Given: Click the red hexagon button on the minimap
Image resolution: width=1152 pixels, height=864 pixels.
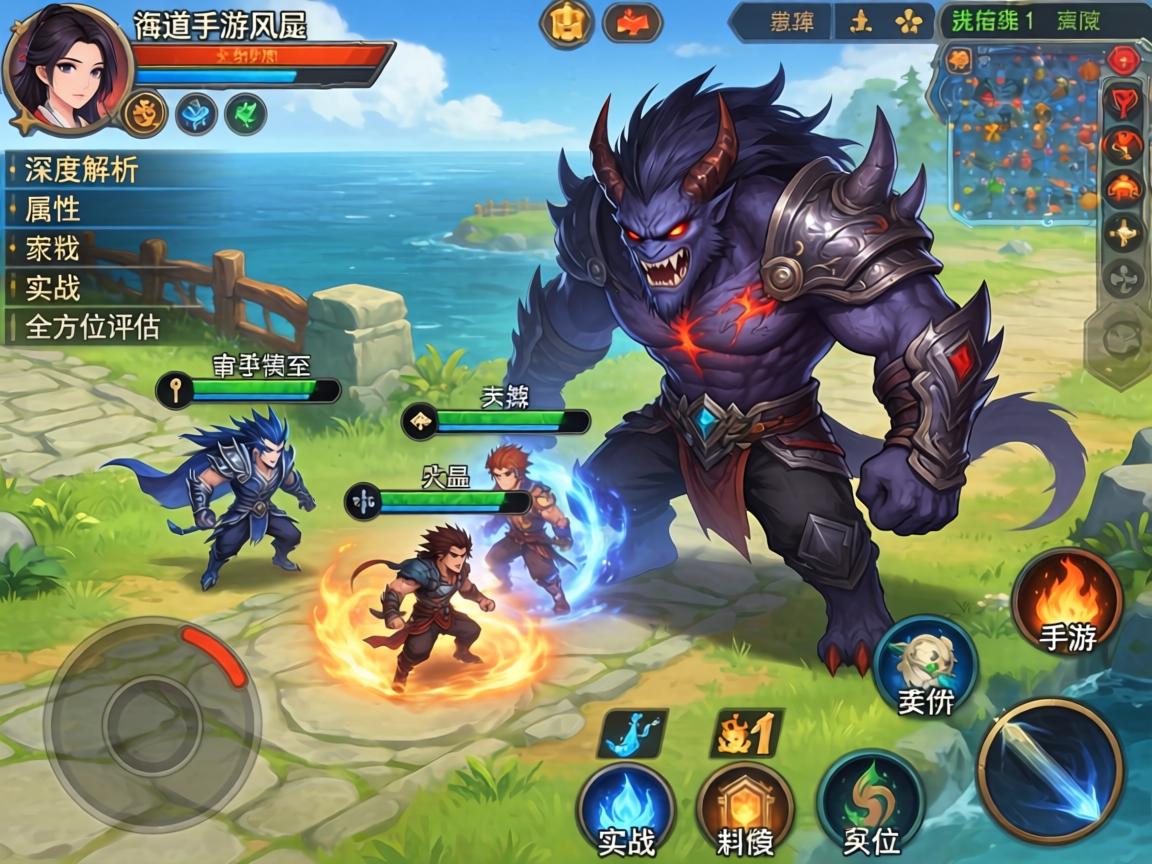Looking at the screenshot, I should coord(1124,59).
